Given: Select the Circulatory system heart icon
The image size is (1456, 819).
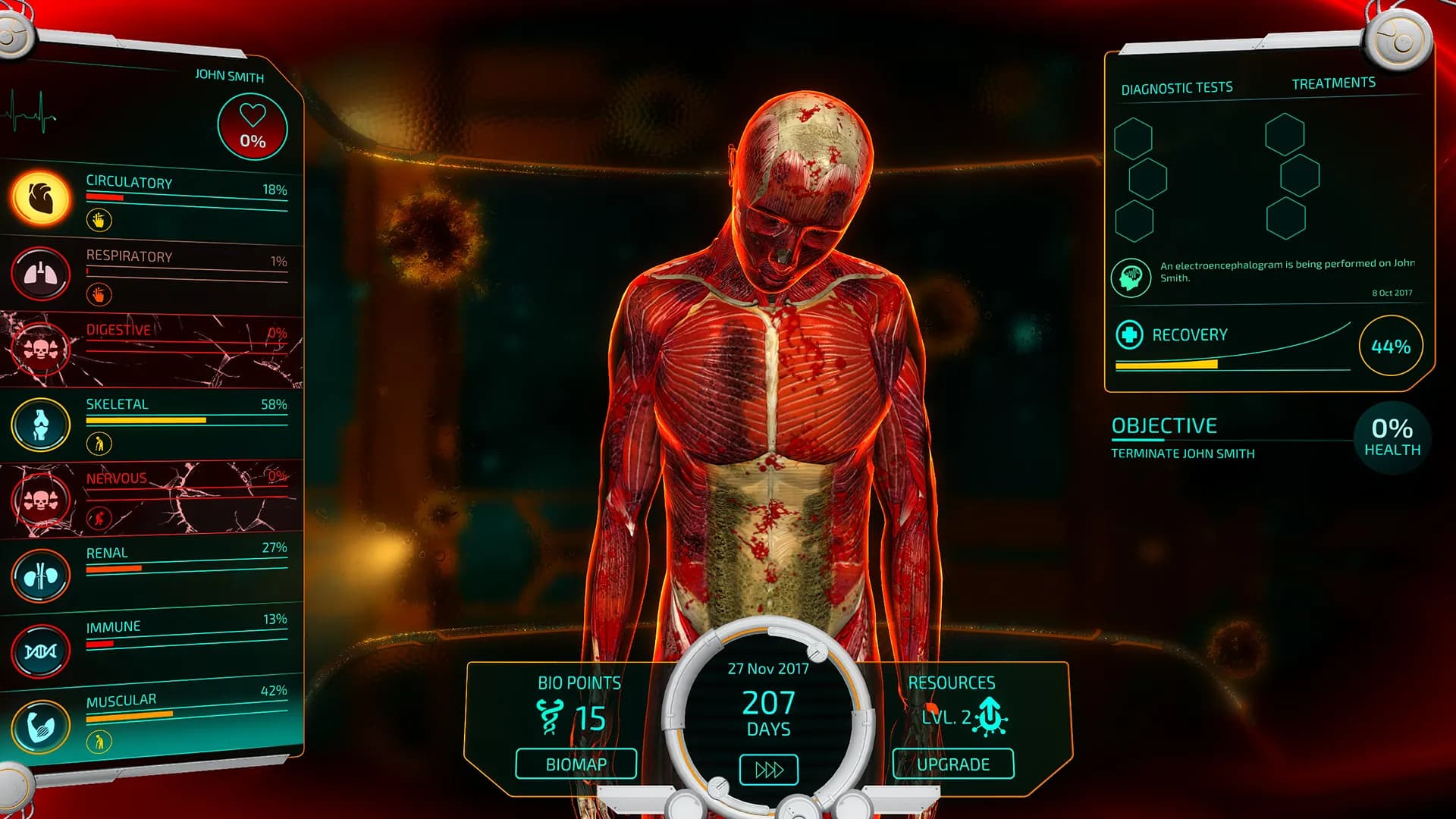Looking at the screenshot, I should click(41, 199).
